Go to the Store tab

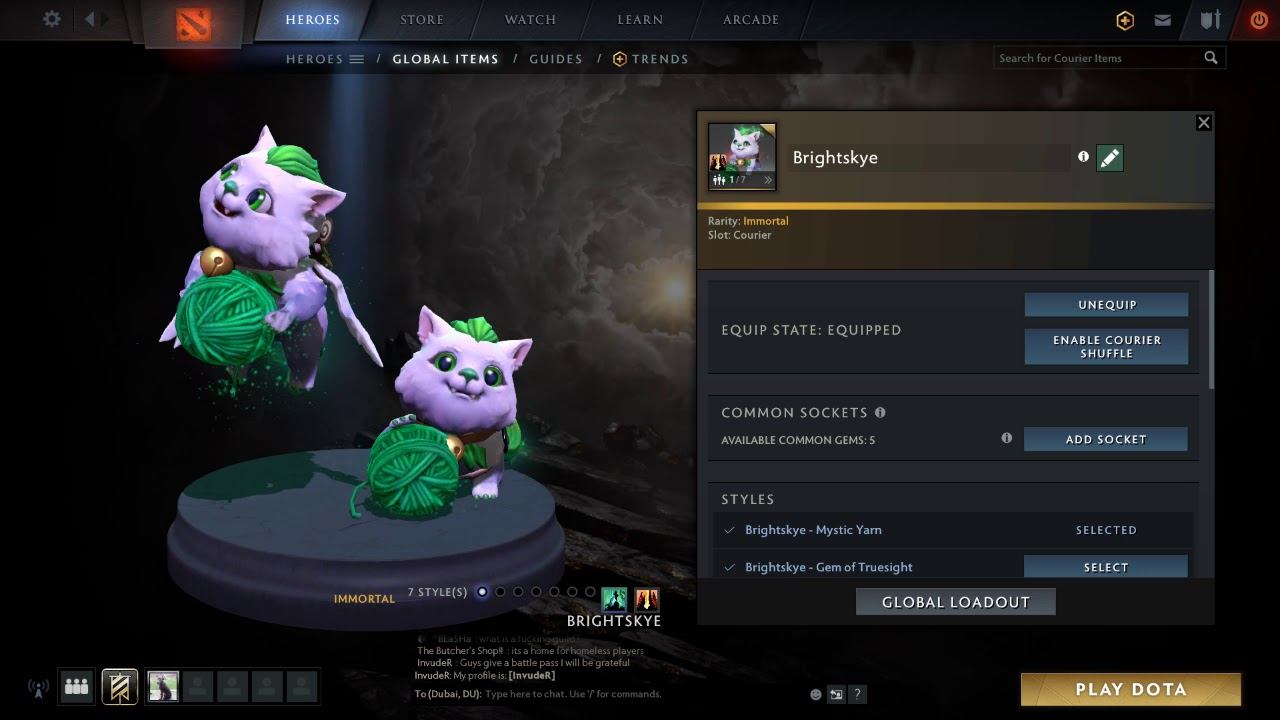422,19
